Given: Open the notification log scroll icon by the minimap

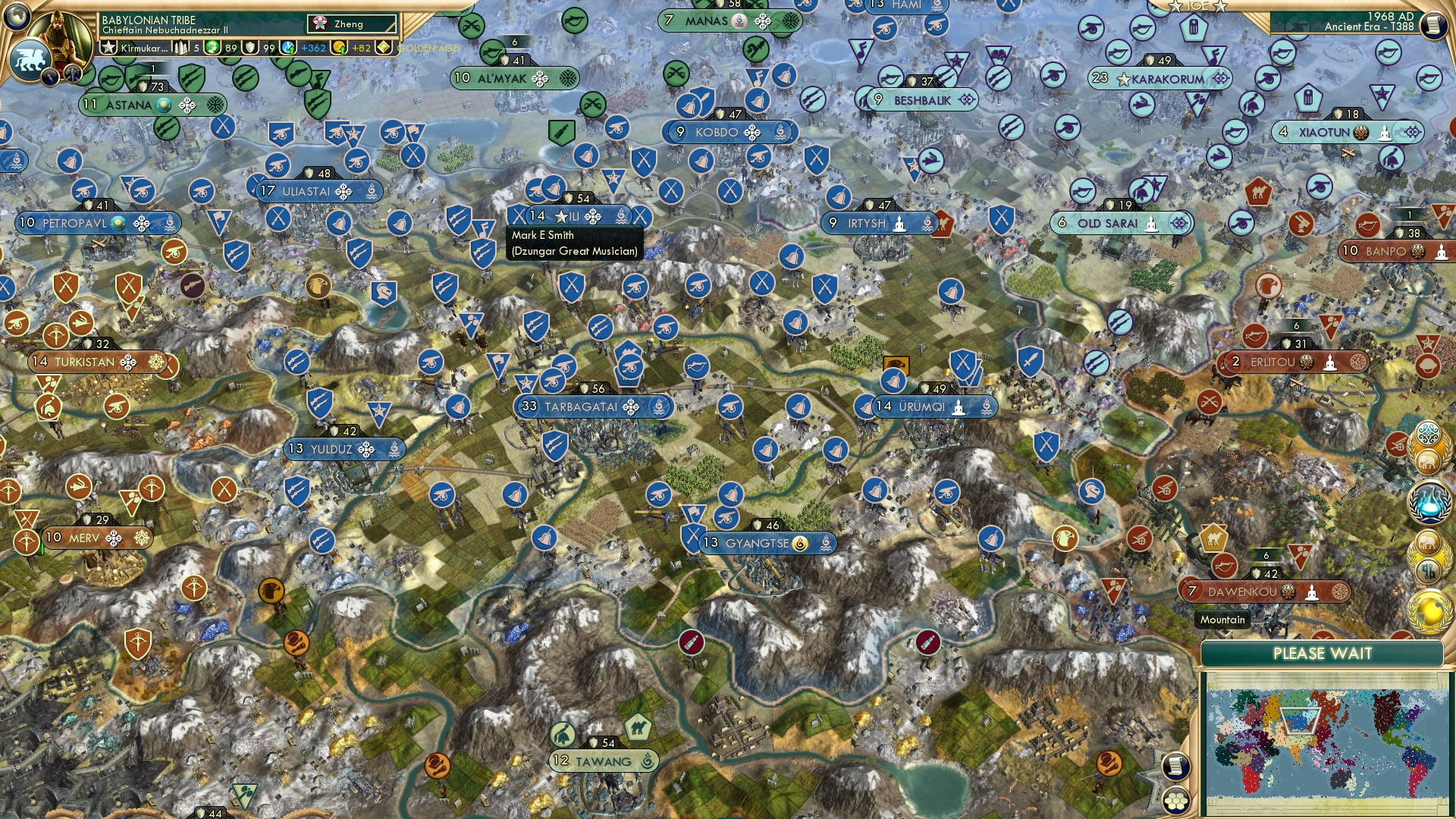Looking at the screenshot, I should (x=1175, y=766).
